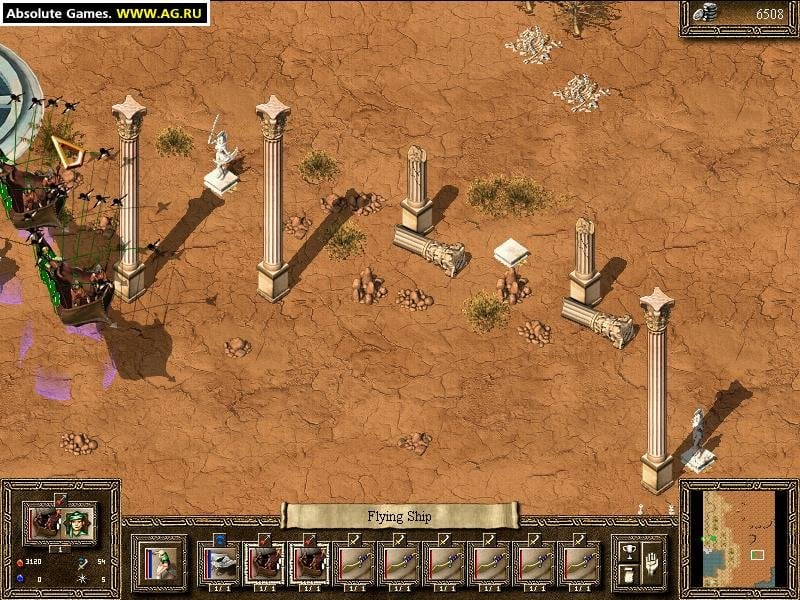Open the scroll icon button
Viewport: 800px width, 600px height.
point(629,574)
